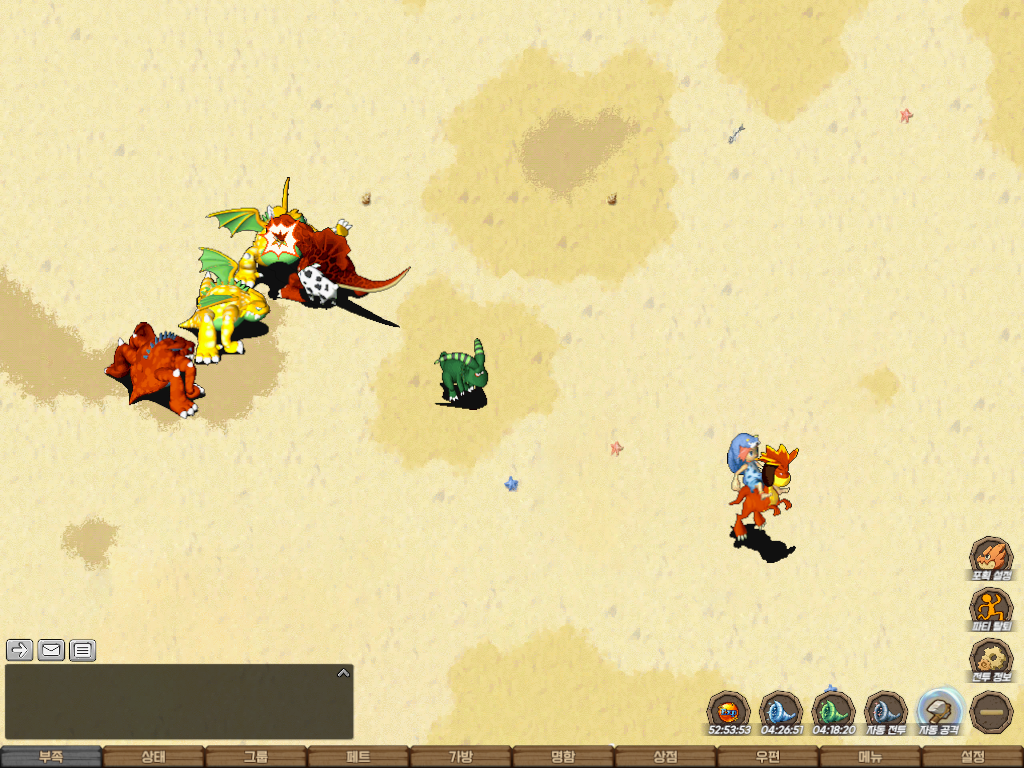The height and width of the screenshot is (768, 1024).
Task: Collapse the icon bar with minus button
Action: [x=992, y=712]
